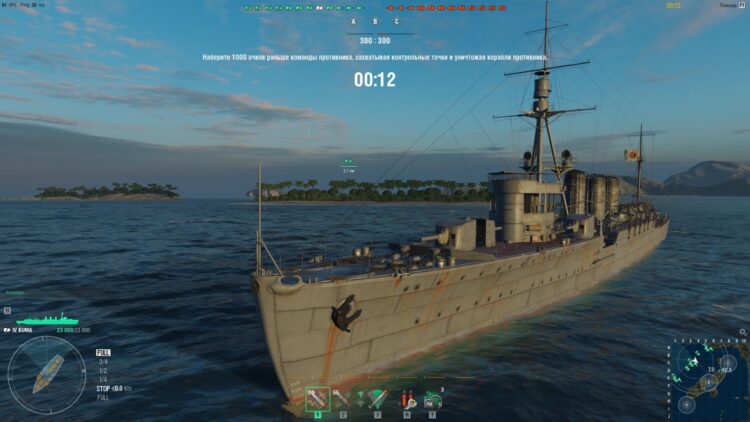This screenshot has height=422, width=750.
Task: Select the torpedo launcher weapon slot
Action: 377,399
